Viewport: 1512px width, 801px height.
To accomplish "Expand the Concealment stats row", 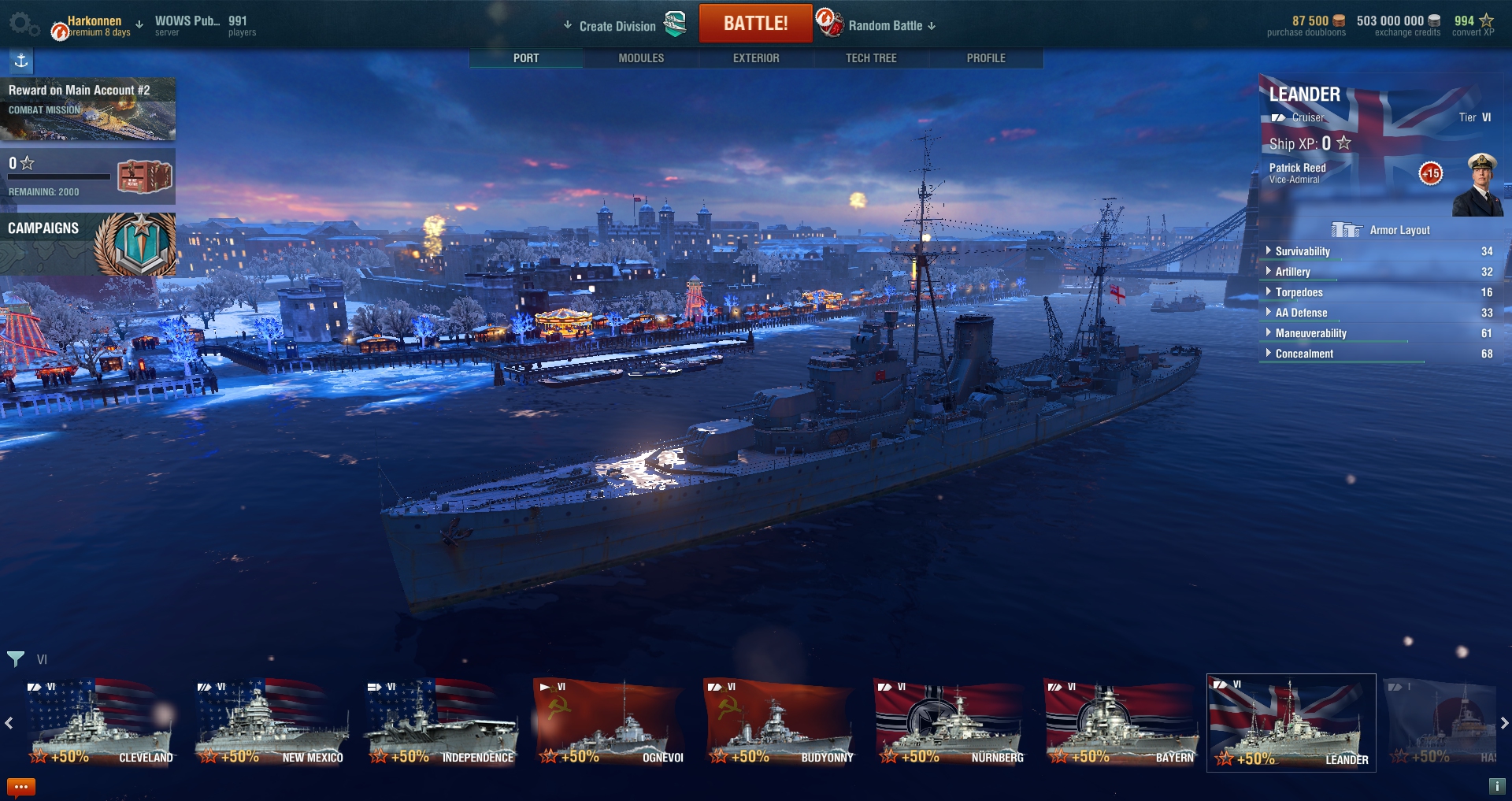I will [x=1304, y=354].
